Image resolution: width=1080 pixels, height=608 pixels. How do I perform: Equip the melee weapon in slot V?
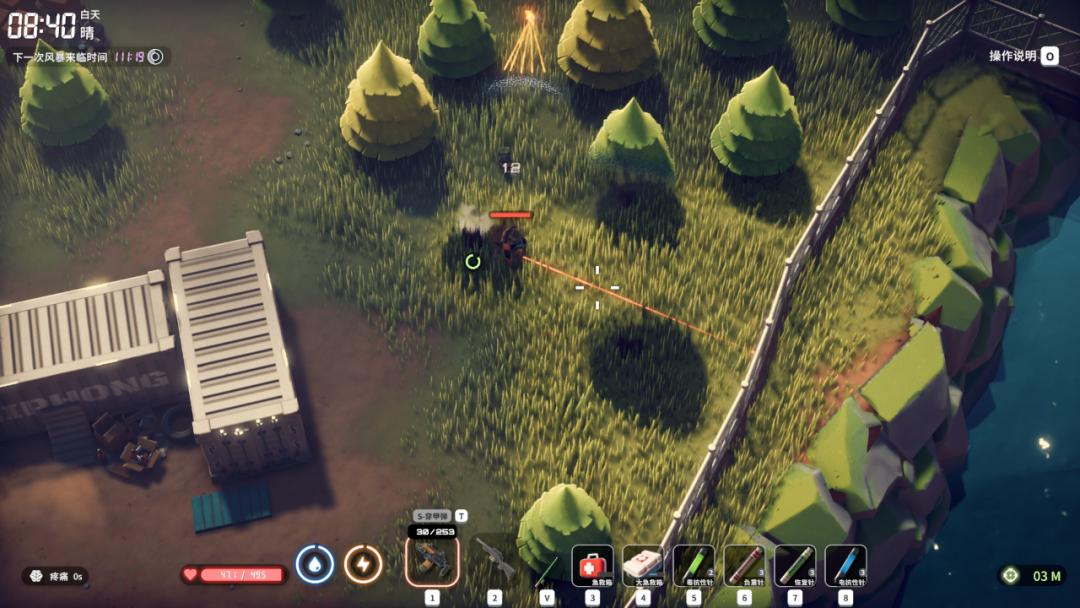click(x=547, y=568)
